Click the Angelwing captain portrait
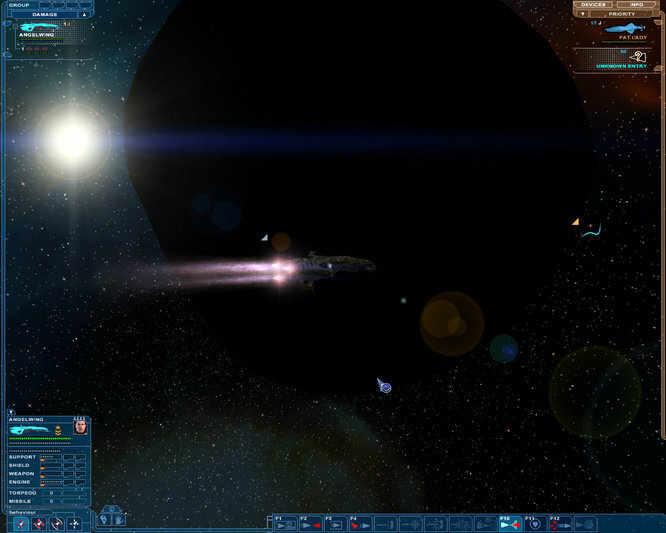The width and height of the screenshot is (666, 533). [x=81, y=428]
